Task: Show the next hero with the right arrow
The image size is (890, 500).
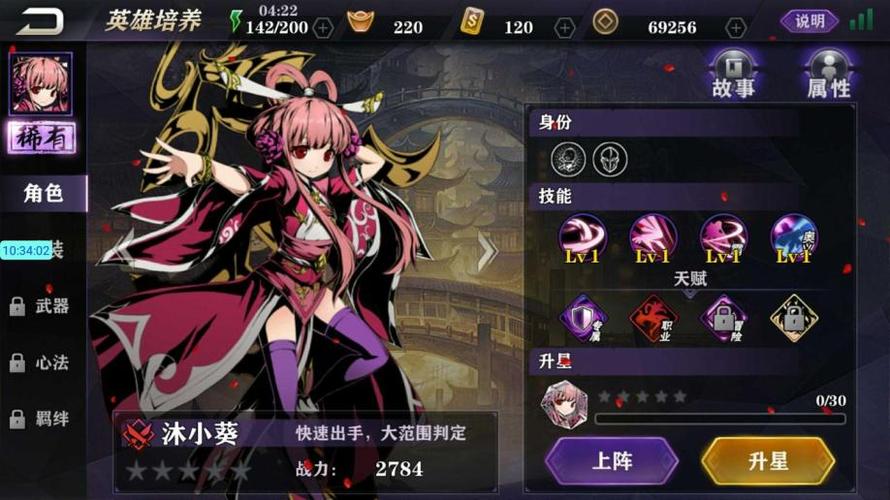Action: 487,251
